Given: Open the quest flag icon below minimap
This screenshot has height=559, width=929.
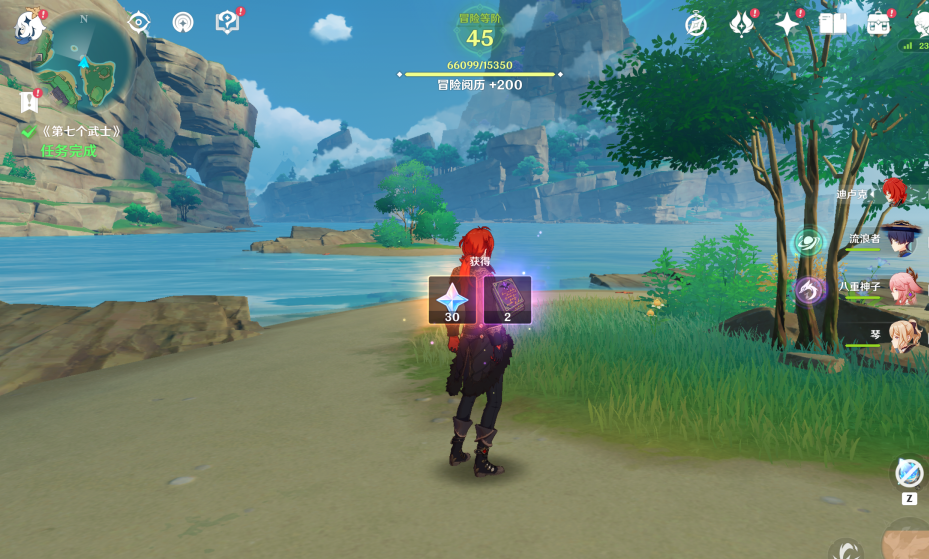Looking at the screenshot, I should click(x=29, y=101).
